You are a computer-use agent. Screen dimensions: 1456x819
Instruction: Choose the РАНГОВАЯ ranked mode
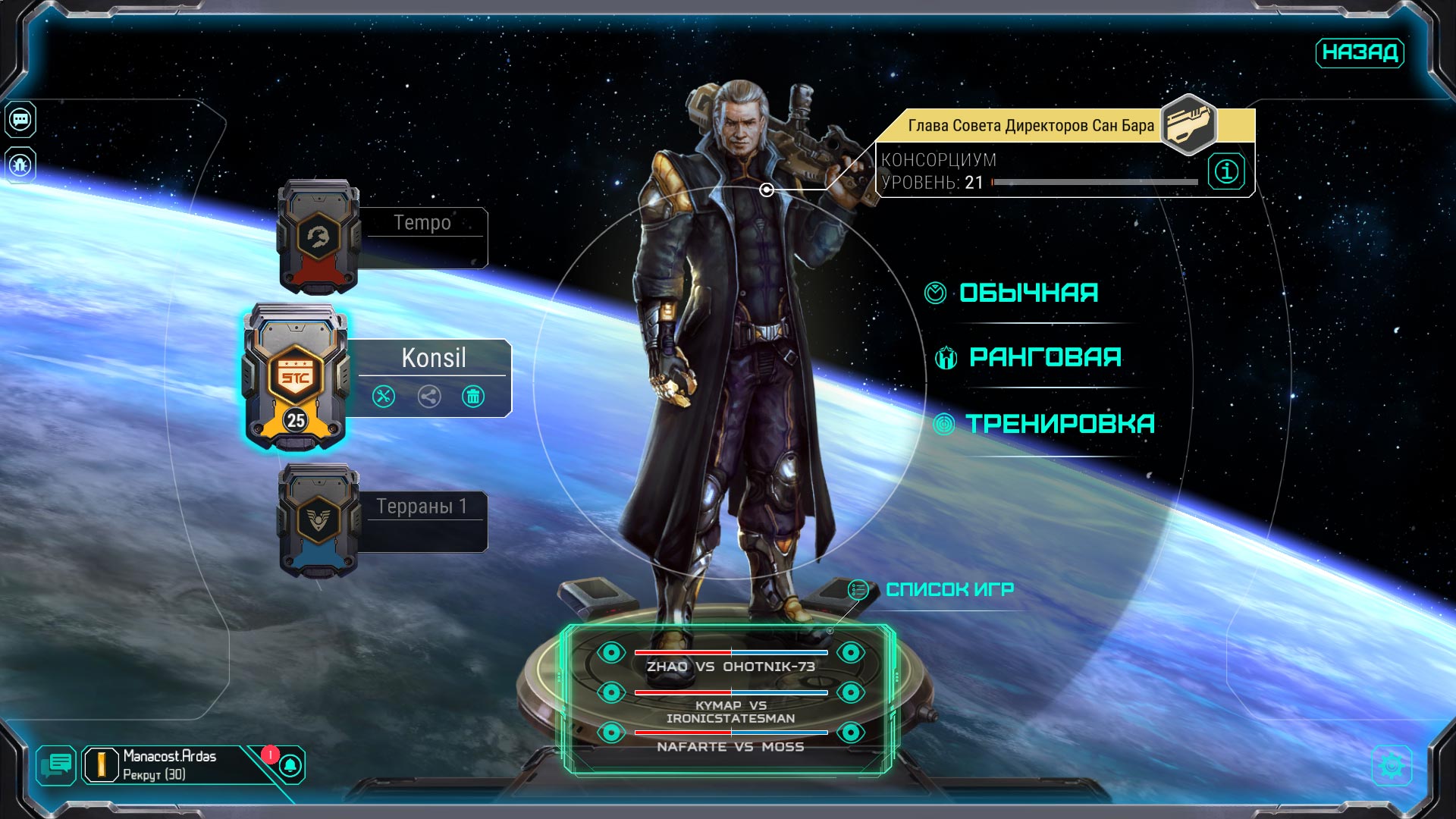pyautogui.click(x=1044, y=357)
